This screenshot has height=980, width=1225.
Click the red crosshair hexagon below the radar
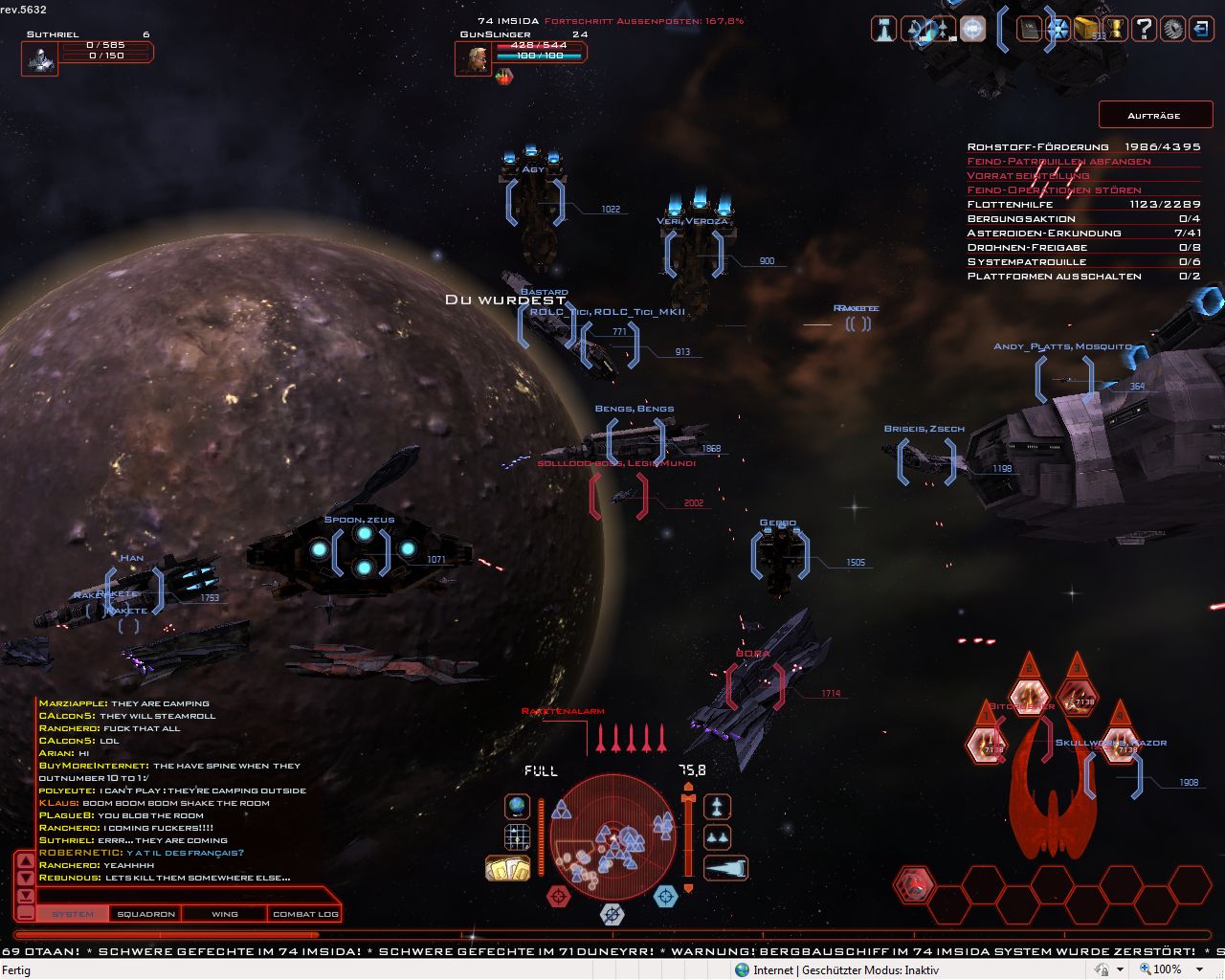[x=558, y=896]
